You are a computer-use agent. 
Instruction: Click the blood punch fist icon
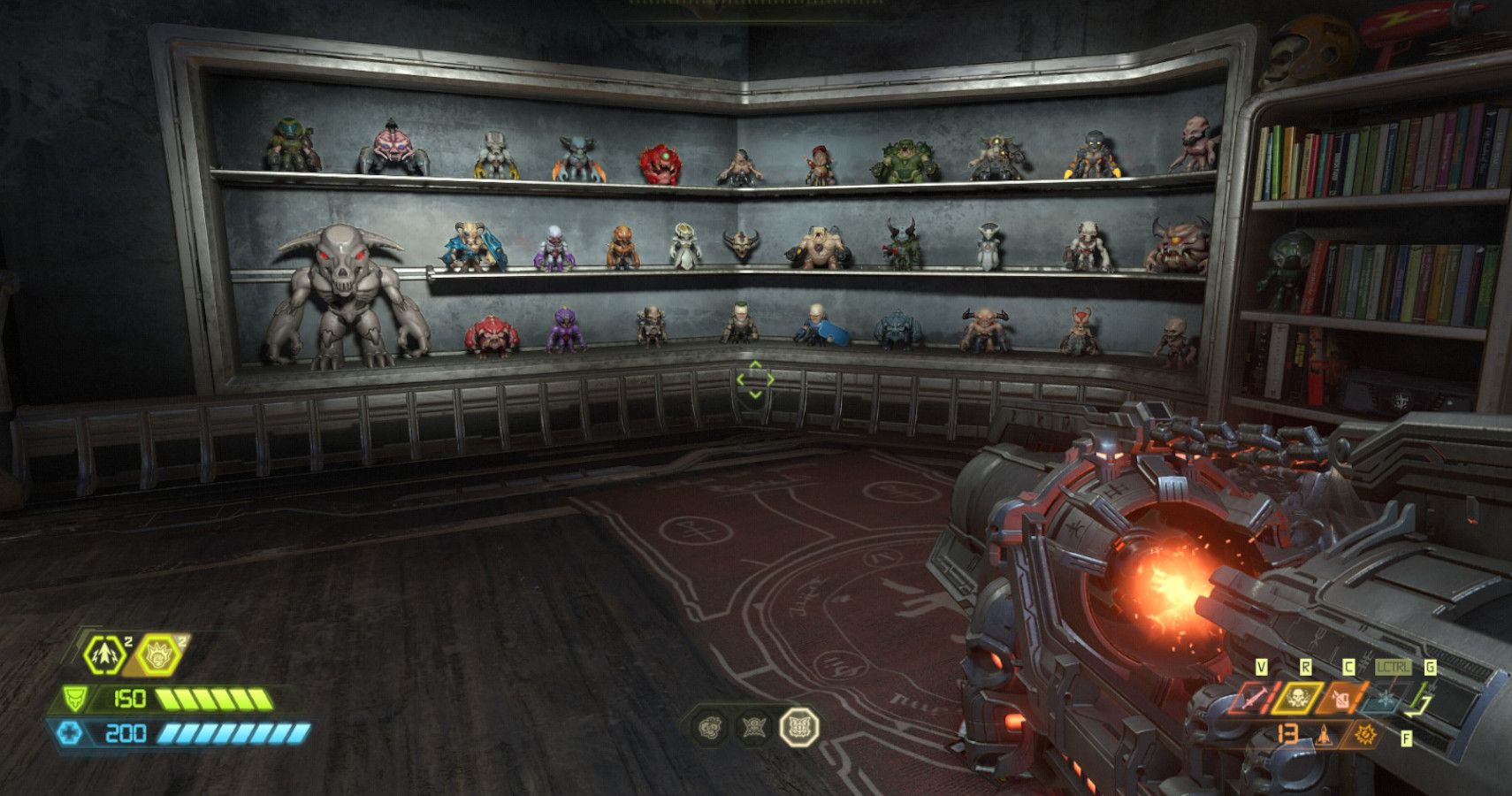point(160,656)
